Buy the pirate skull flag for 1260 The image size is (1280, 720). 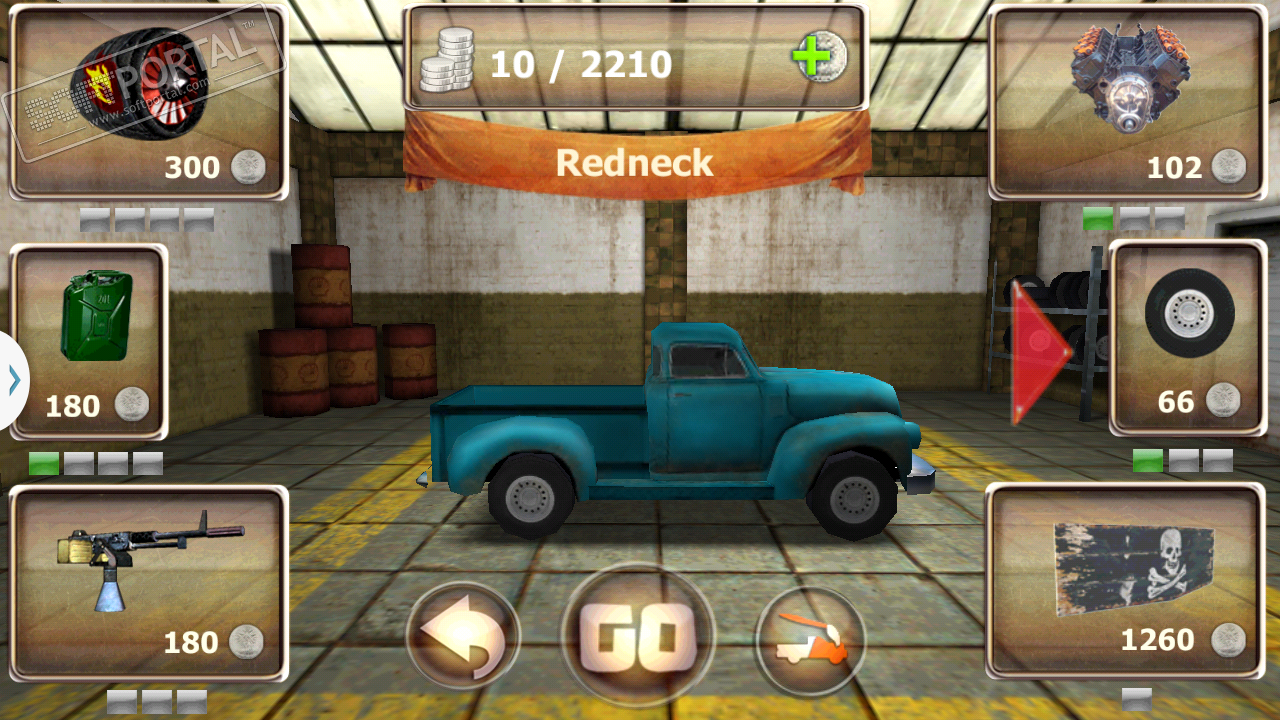pyautogui.click(x=1126, y=582)
